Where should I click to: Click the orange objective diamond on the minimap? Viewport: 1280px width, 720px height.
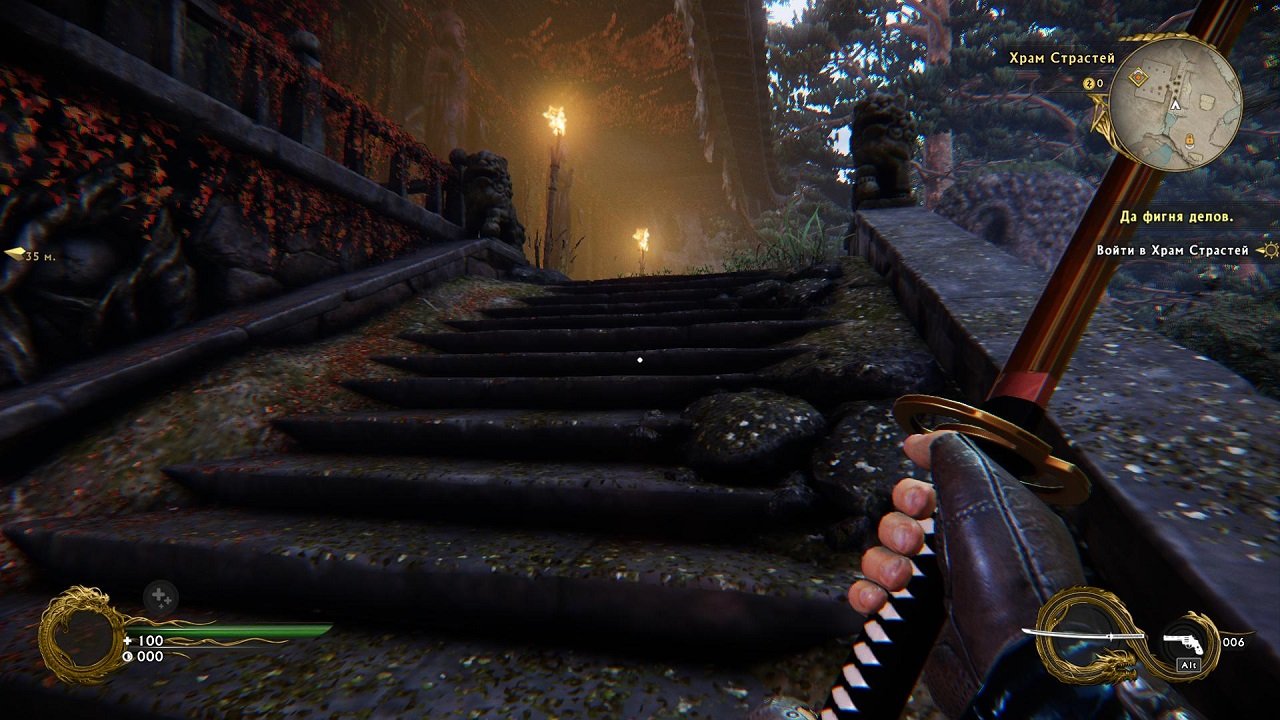click(1138, 77)
